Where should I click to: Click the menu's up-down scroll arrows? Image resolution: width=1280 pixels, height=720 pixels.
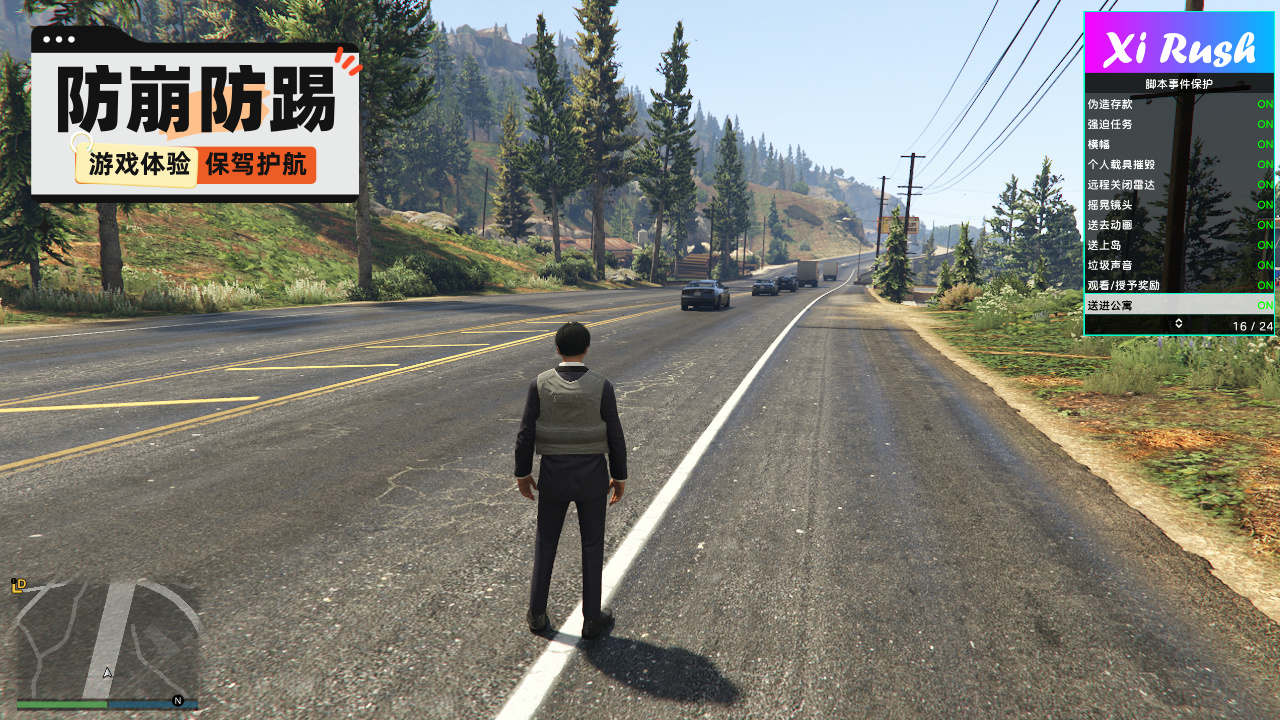click(x=1179, y=324)
